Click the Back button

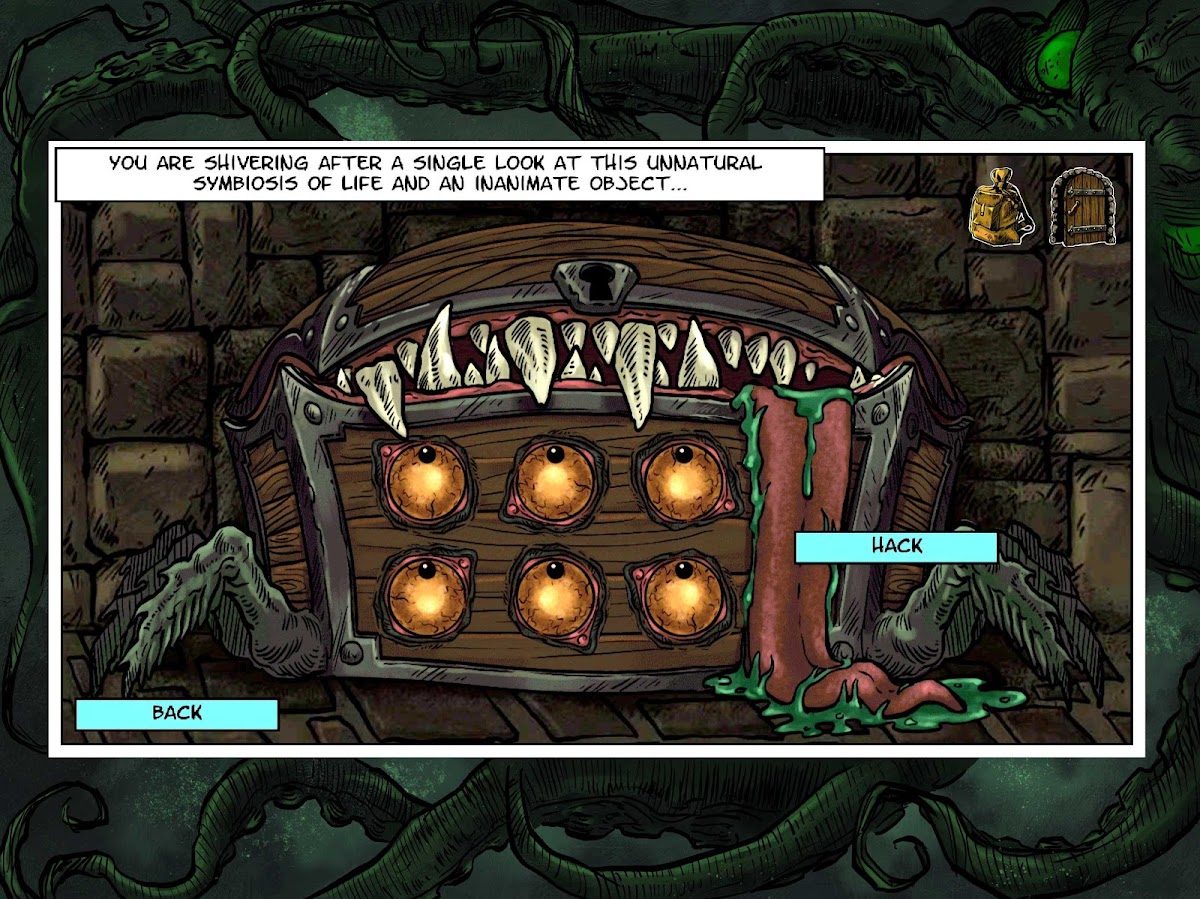point(176,713)
